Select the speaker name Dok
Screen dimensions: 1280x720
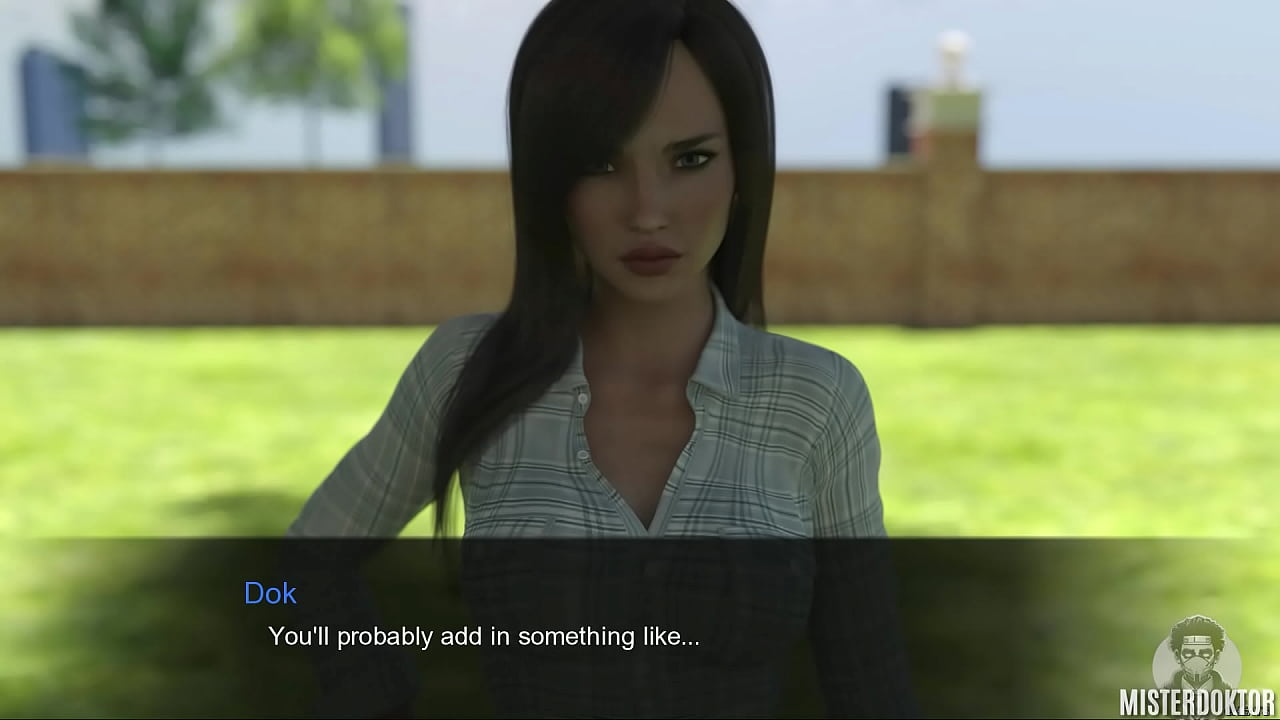[x=271, y=594]
